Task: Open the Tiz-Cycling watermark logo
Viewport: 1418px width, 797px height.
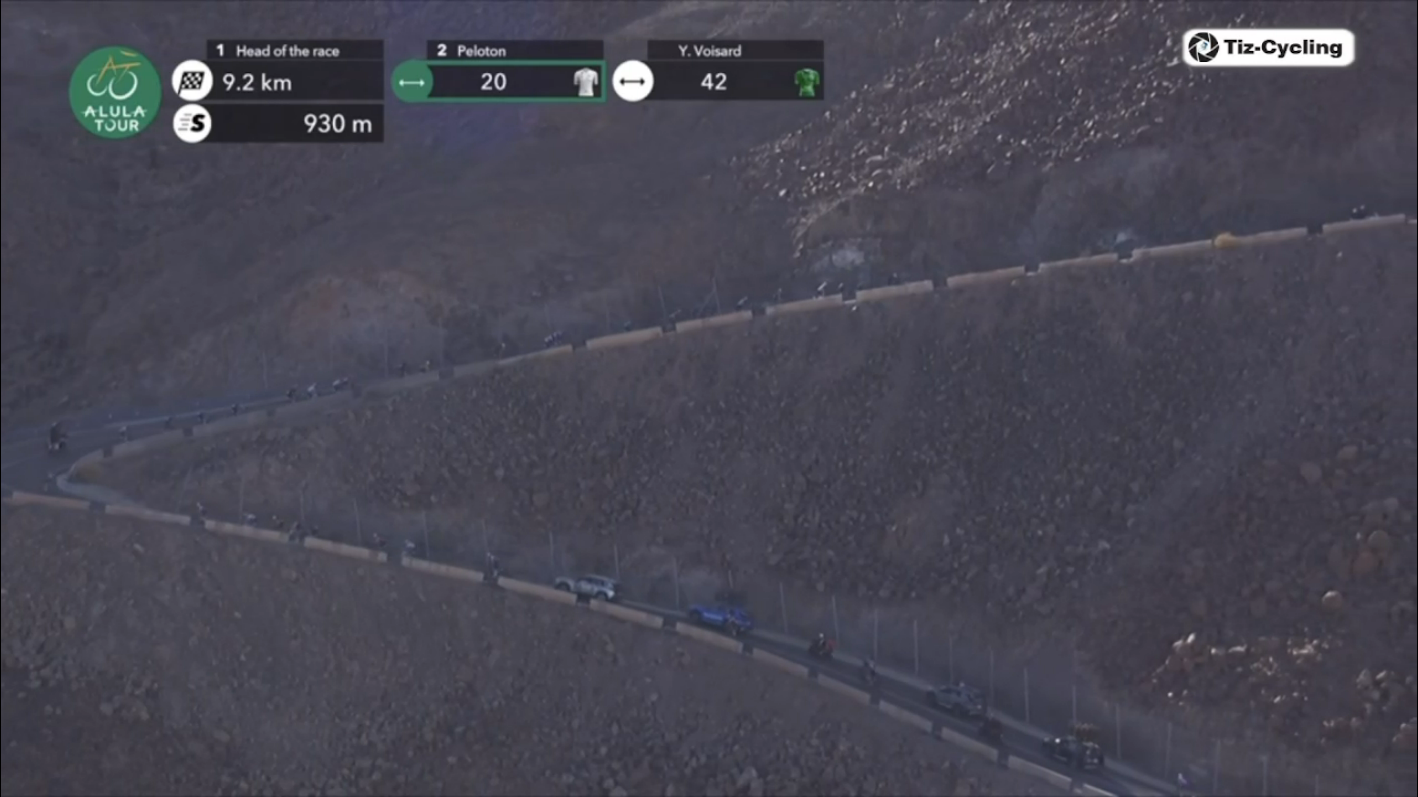Action: 1268,47
